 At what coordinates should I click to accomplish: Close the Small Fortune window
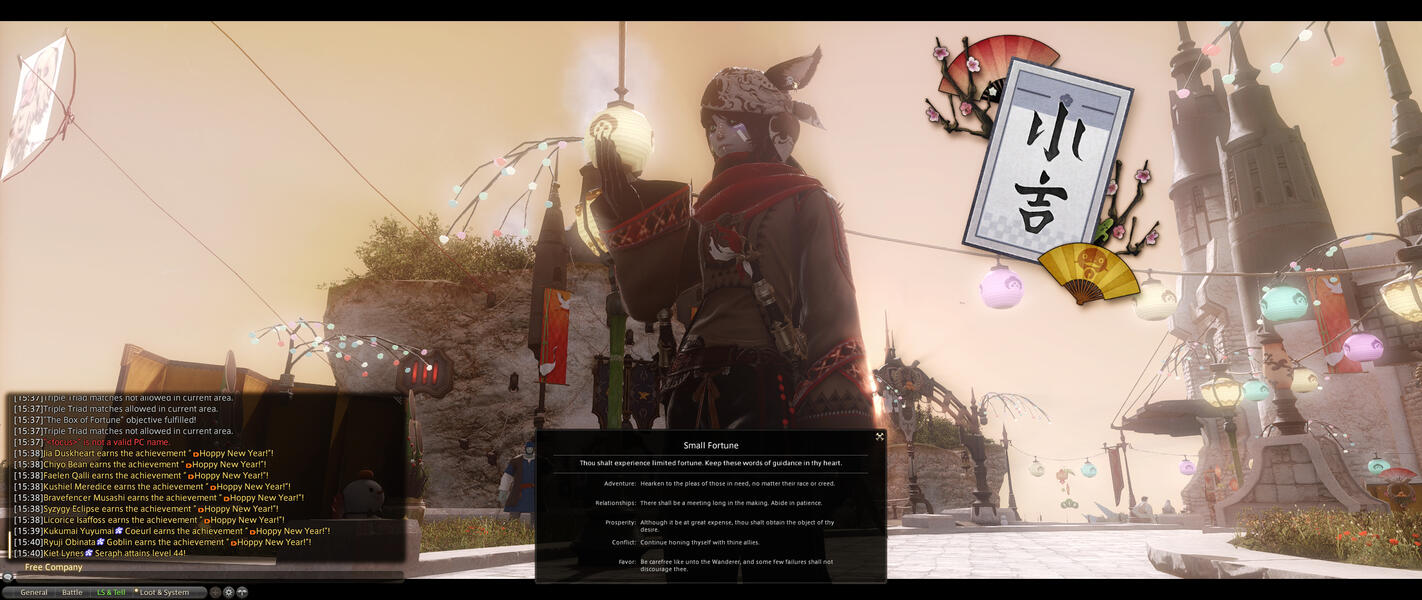[x=880, y=436]
